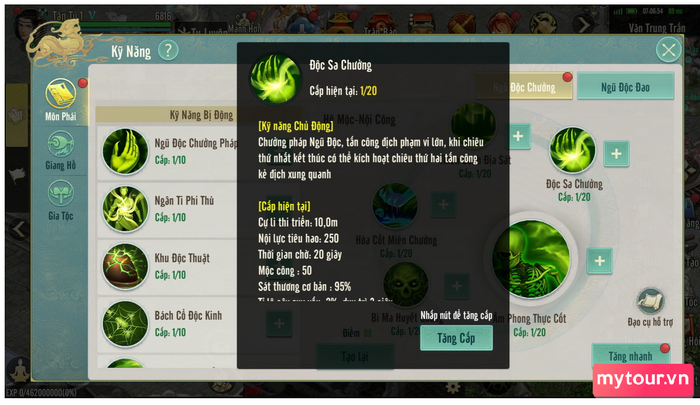
Task: Select the Ngân Ti Phi Thù skill
Action: (x=126, y=208)
